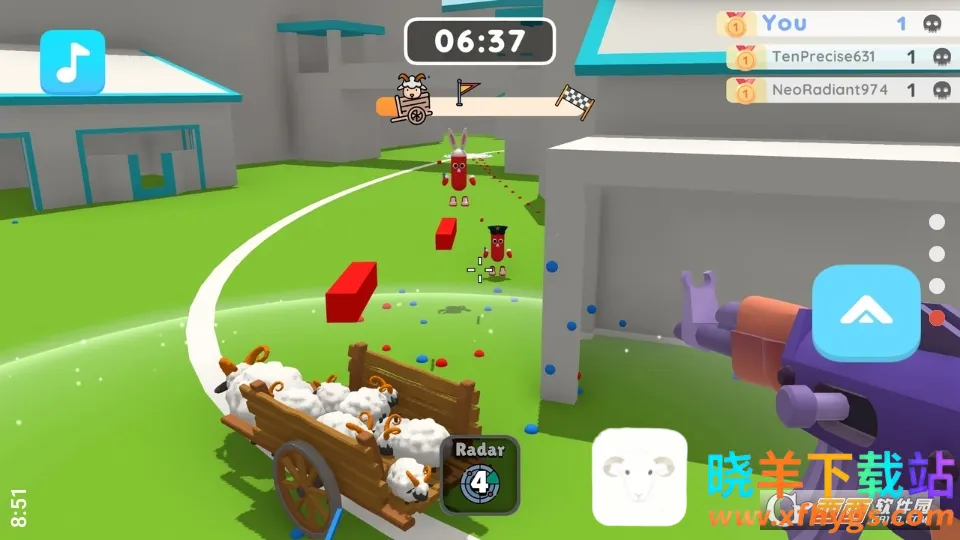
Task: Select NeoRadiant974 in the leaderboard
Action: point(838,90)
